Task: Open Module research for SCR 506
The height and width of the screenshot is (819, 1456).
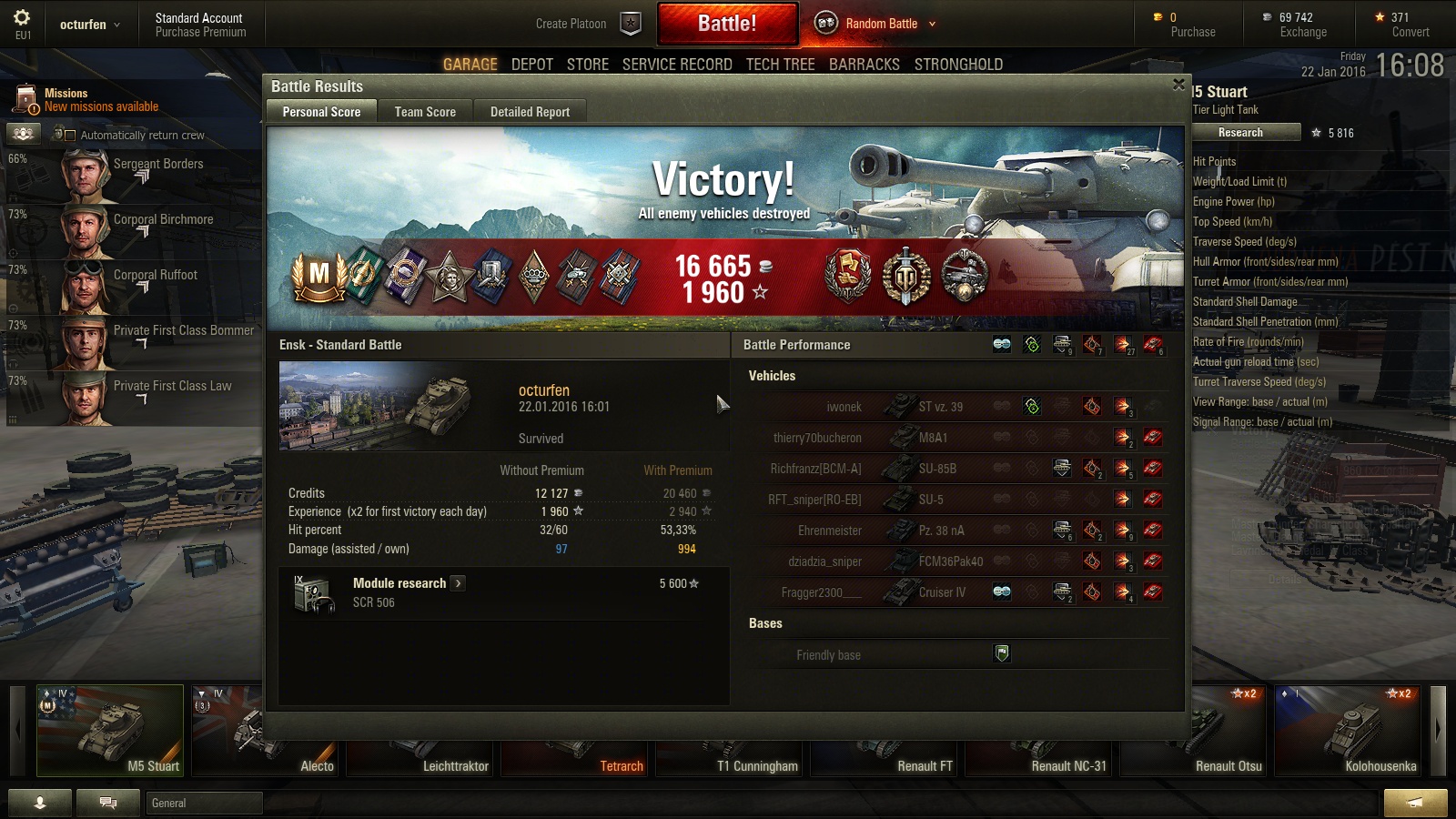Action: pos(458,583)
